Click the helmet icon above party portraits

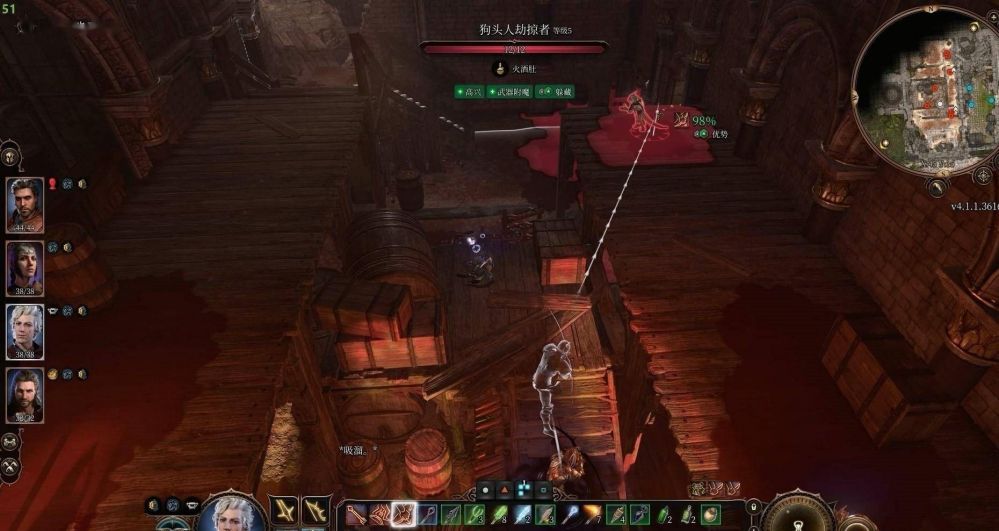[x=11, y=156]
